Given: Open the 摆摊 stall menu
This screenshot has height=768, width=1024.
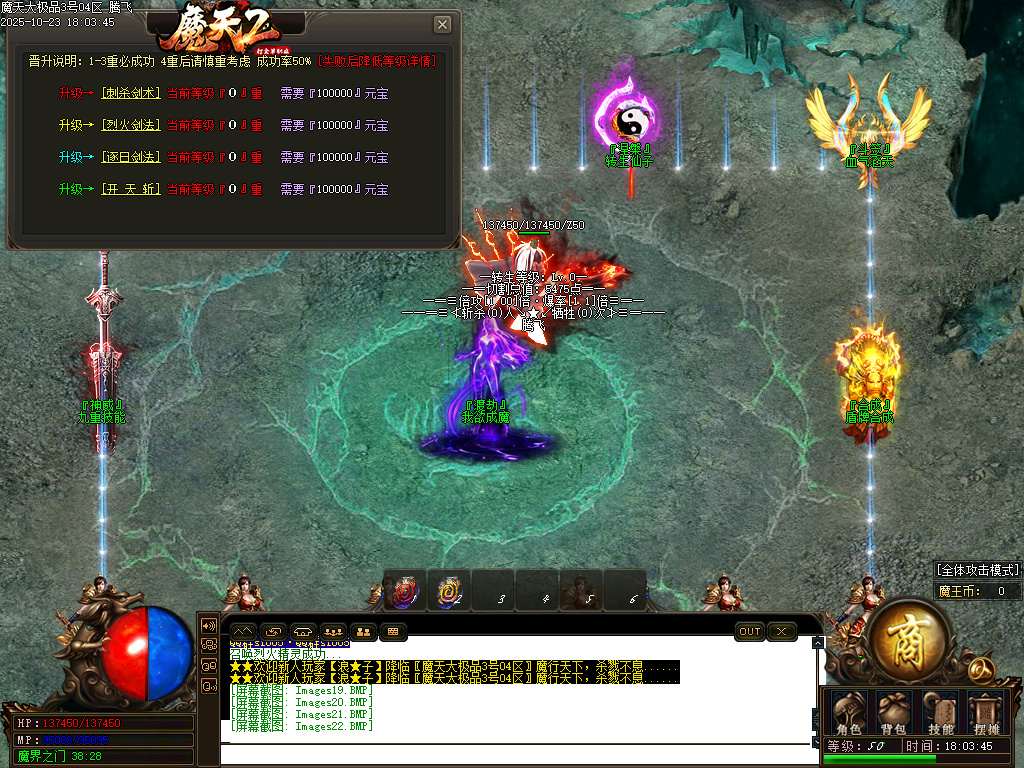Looking at the screenshot, I should click(x=986, y=713).
